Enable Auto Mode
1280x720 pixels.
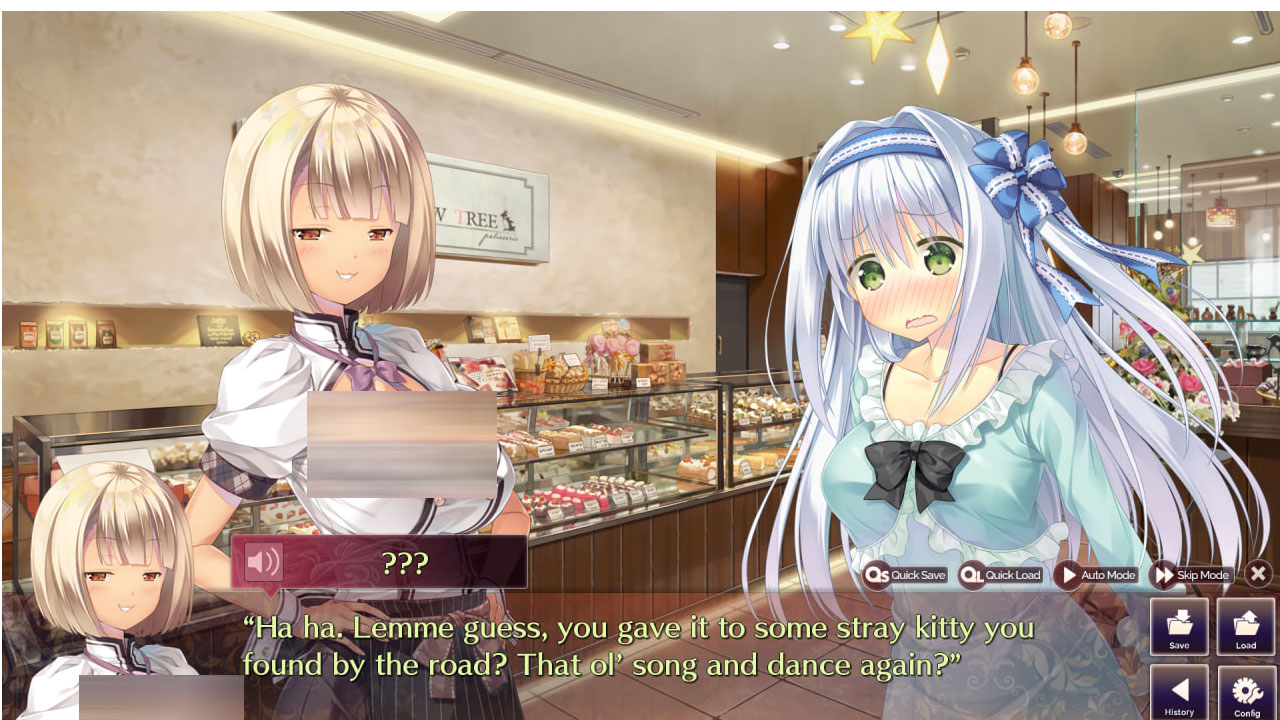tap(1097, 575)
